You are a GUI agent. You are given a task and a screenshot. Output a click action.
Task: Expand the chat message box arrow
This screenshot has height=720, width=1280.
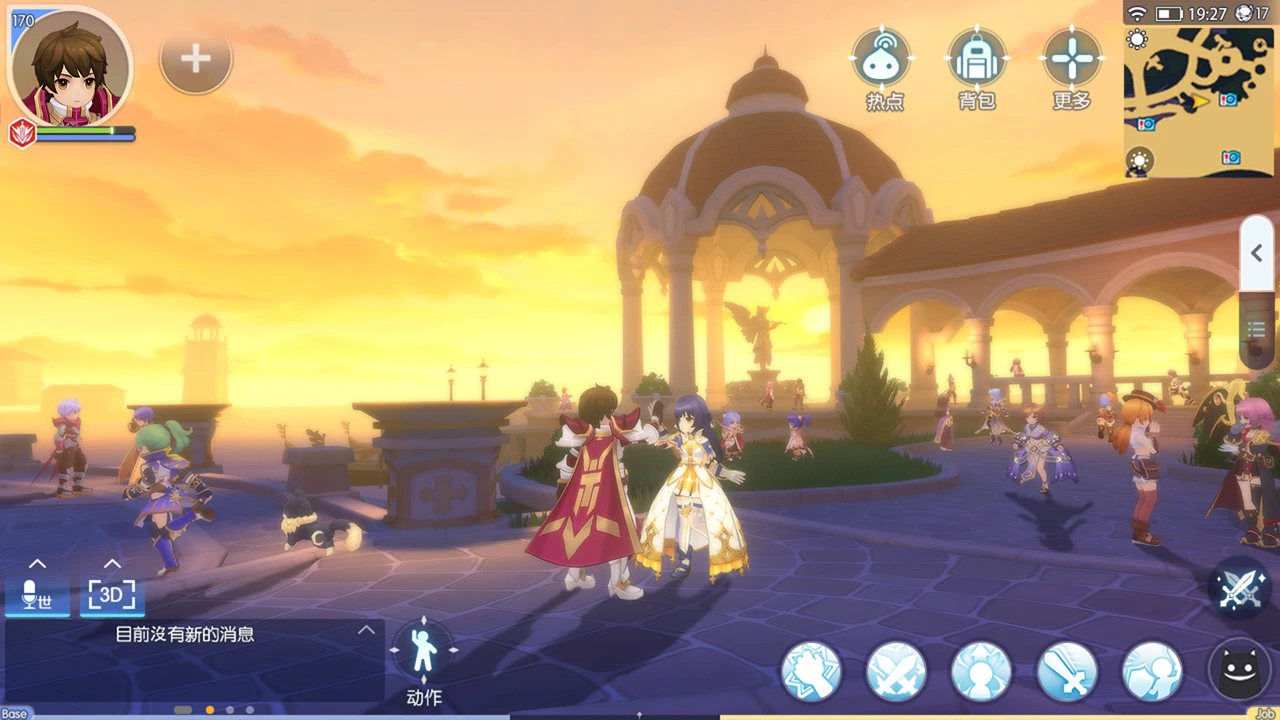pos(367,630)
